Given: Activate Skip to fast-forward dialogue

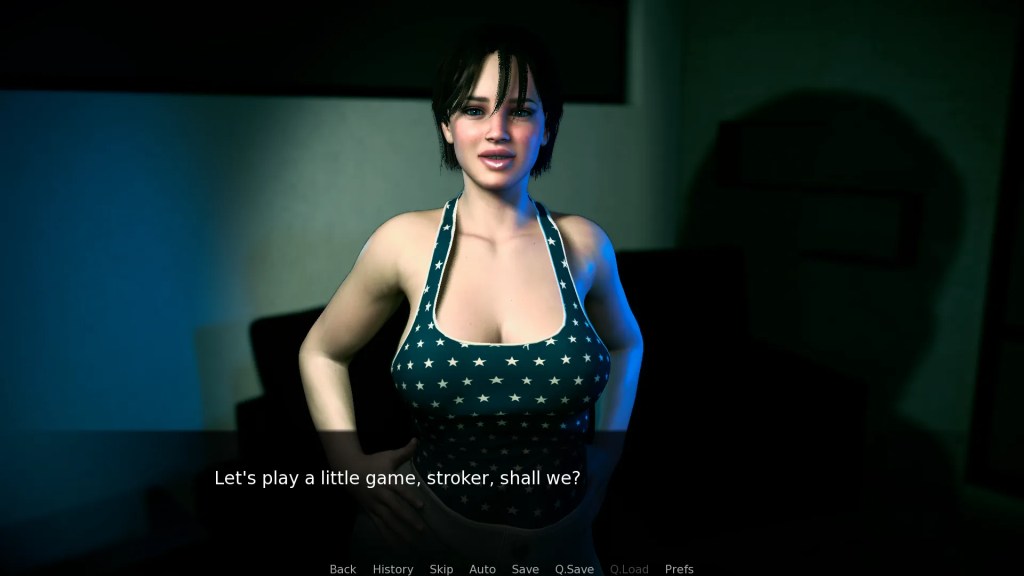Looking at the screenshot, I should click(441, 569).
